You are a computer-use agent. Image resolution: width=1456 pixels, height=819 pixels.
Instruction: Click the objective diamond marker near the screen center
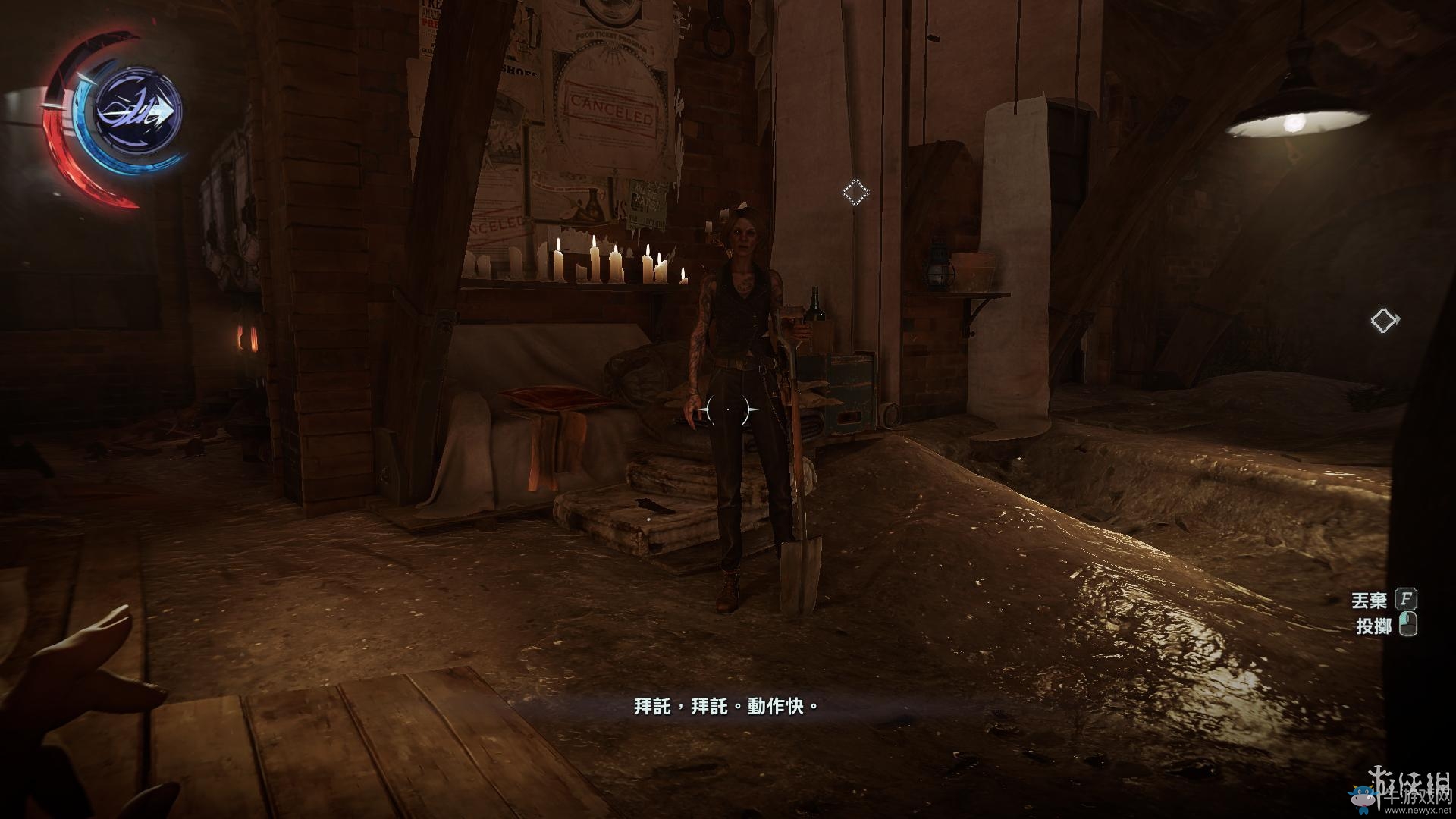point(855,193)
